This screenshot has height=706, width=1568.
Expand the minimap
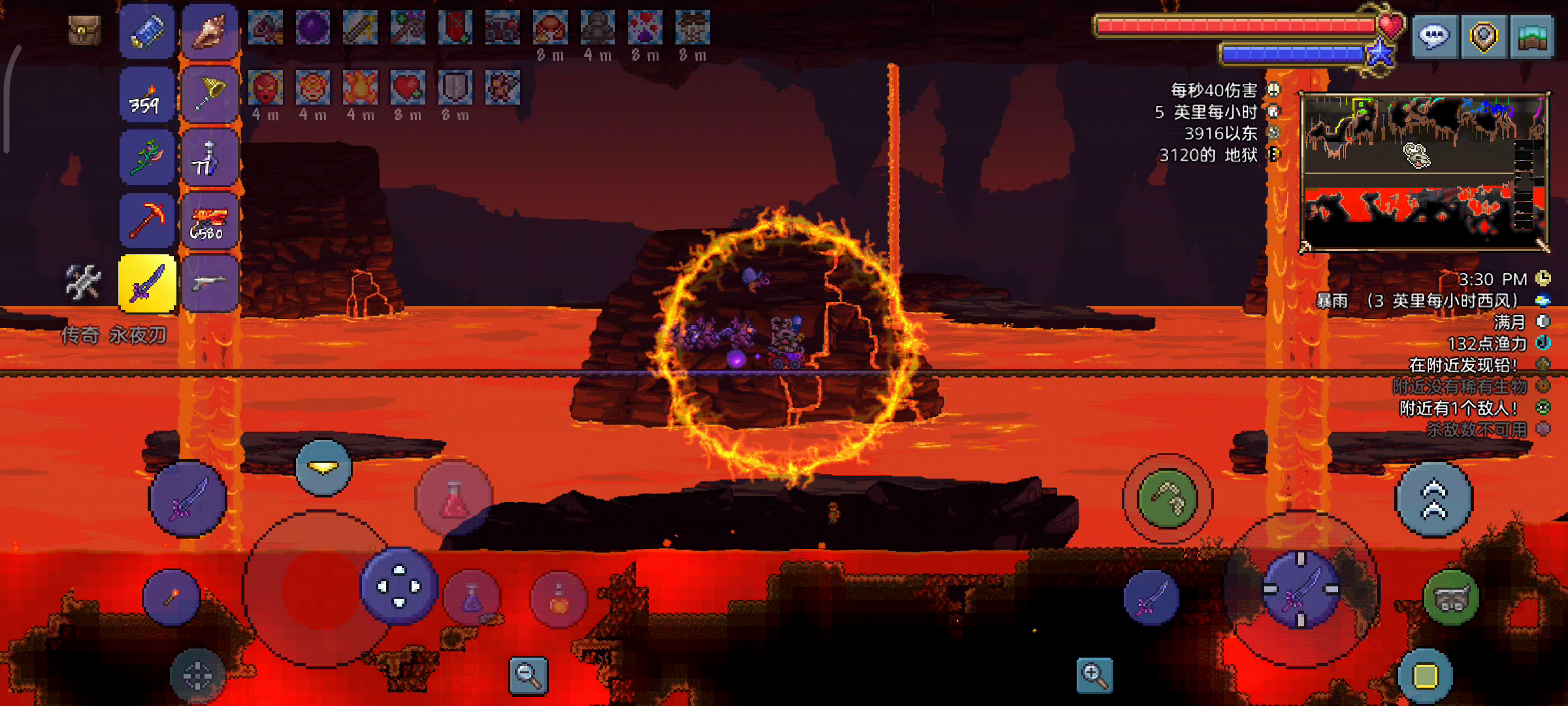click(x=1424, y=171)
